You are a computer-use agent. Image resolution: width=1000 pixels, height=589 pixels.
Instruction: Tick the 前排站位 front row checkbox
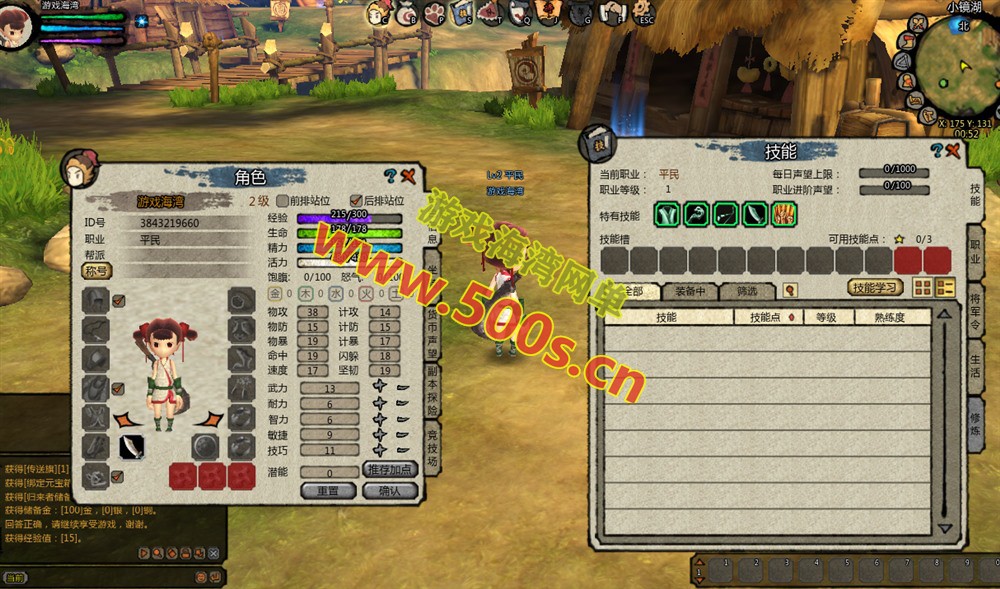pyautogui.click(x=283, y=200)
